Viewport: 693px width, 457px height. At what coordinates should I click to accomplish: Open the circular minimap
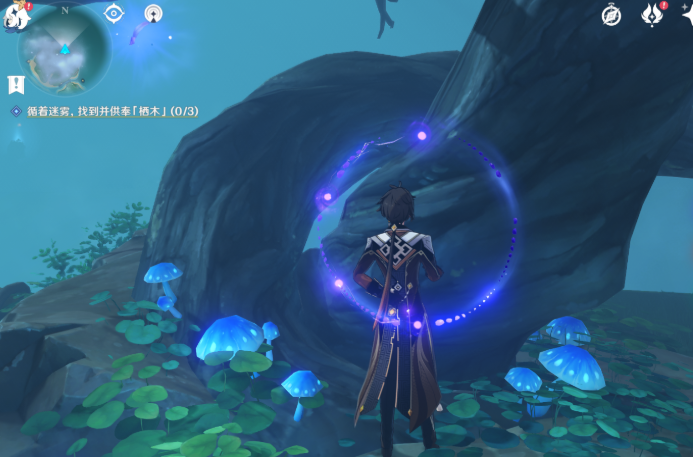(65, 50)
